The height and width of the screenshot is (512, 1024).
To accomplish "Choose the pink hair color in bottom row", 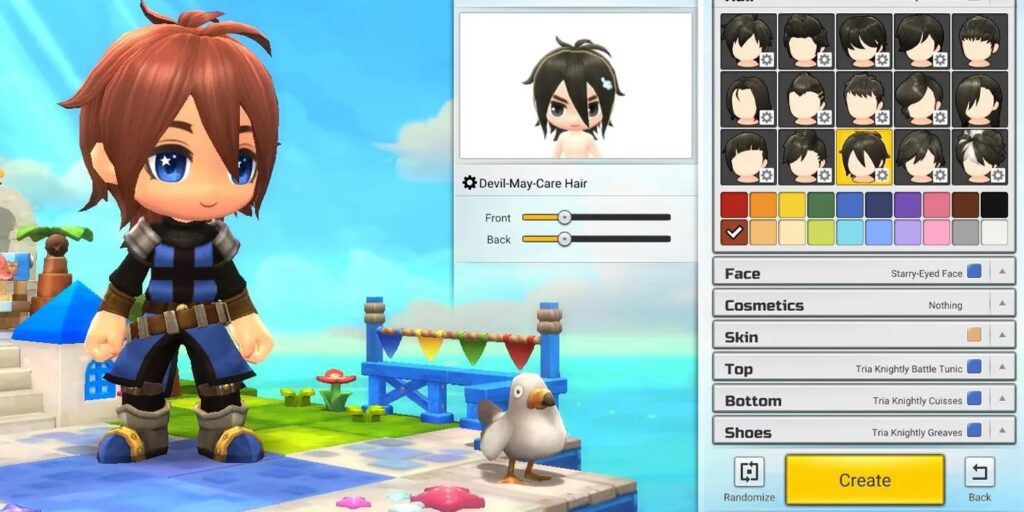I will click(x=937, y=233).
